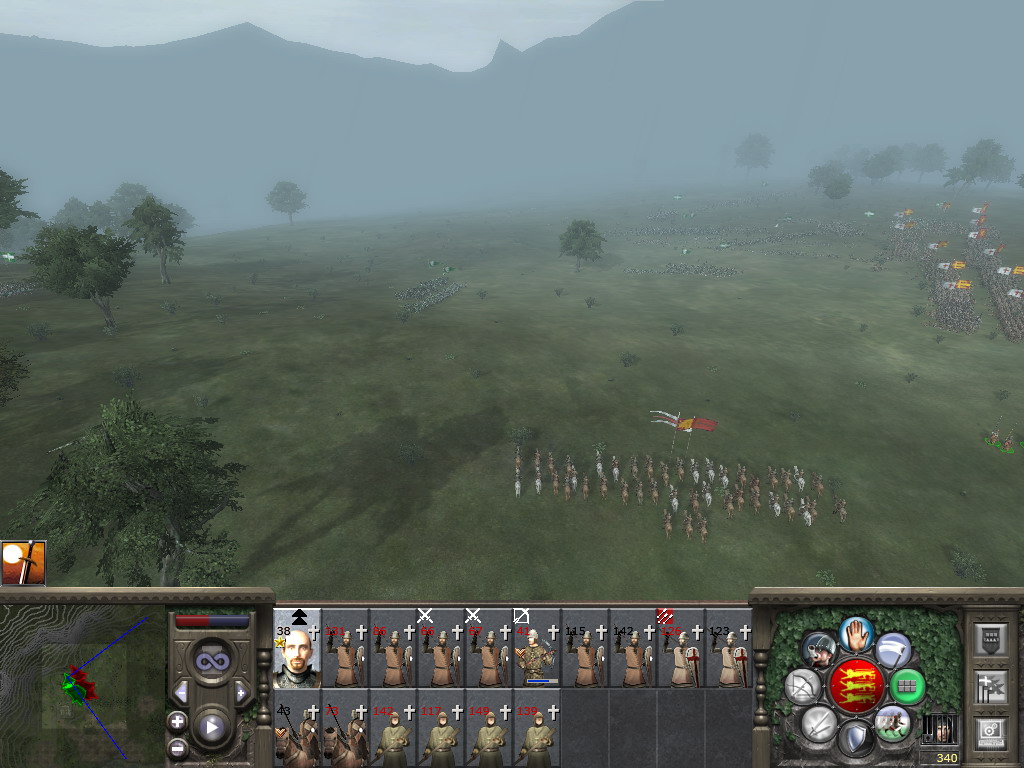This screenshot has width=1024, height=768.
Task: Issue the withdraw white flag order
Action: tap(893, 651)
